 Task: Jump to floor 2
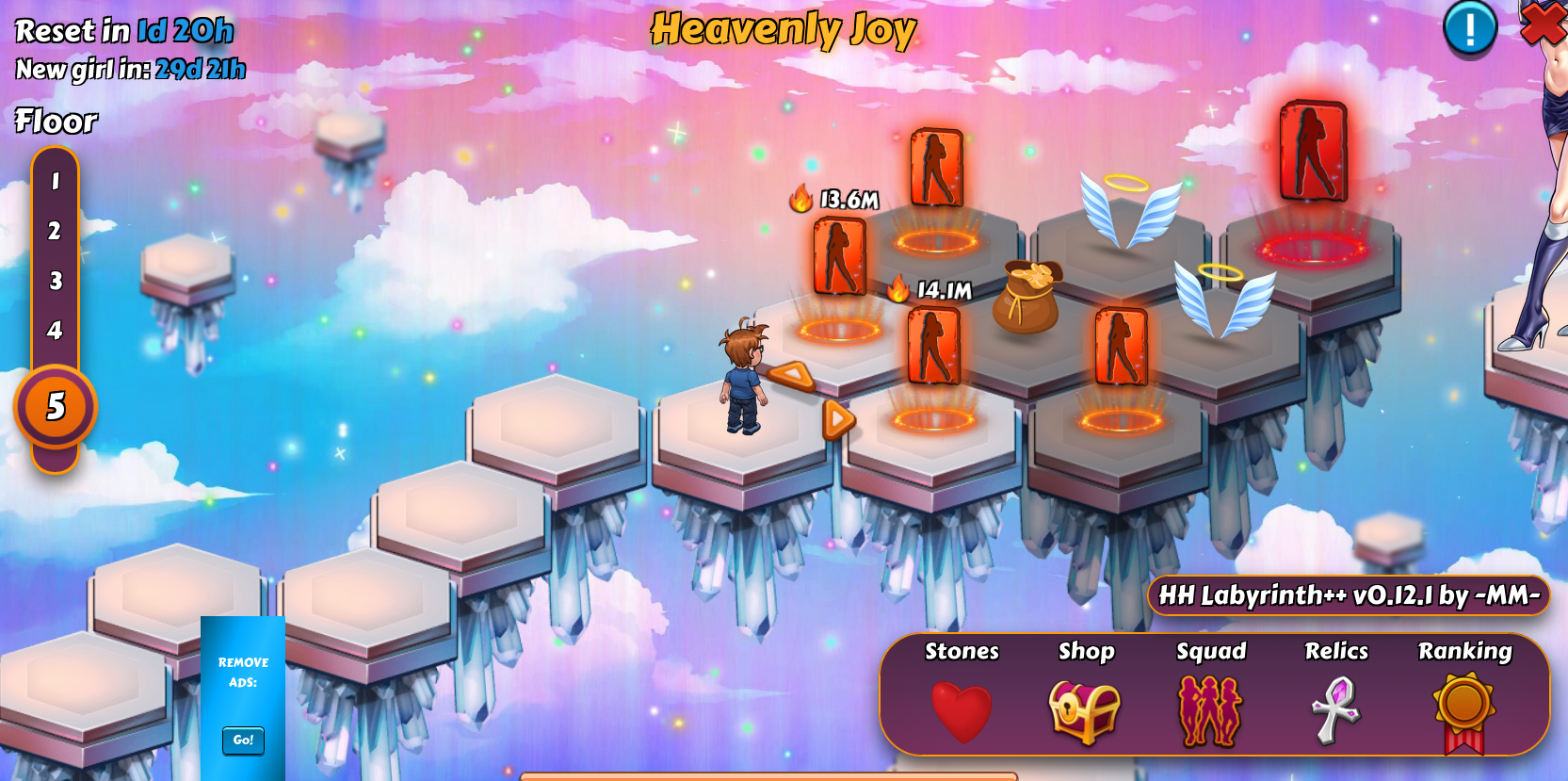pyautogui.click(x=55, y=231)
